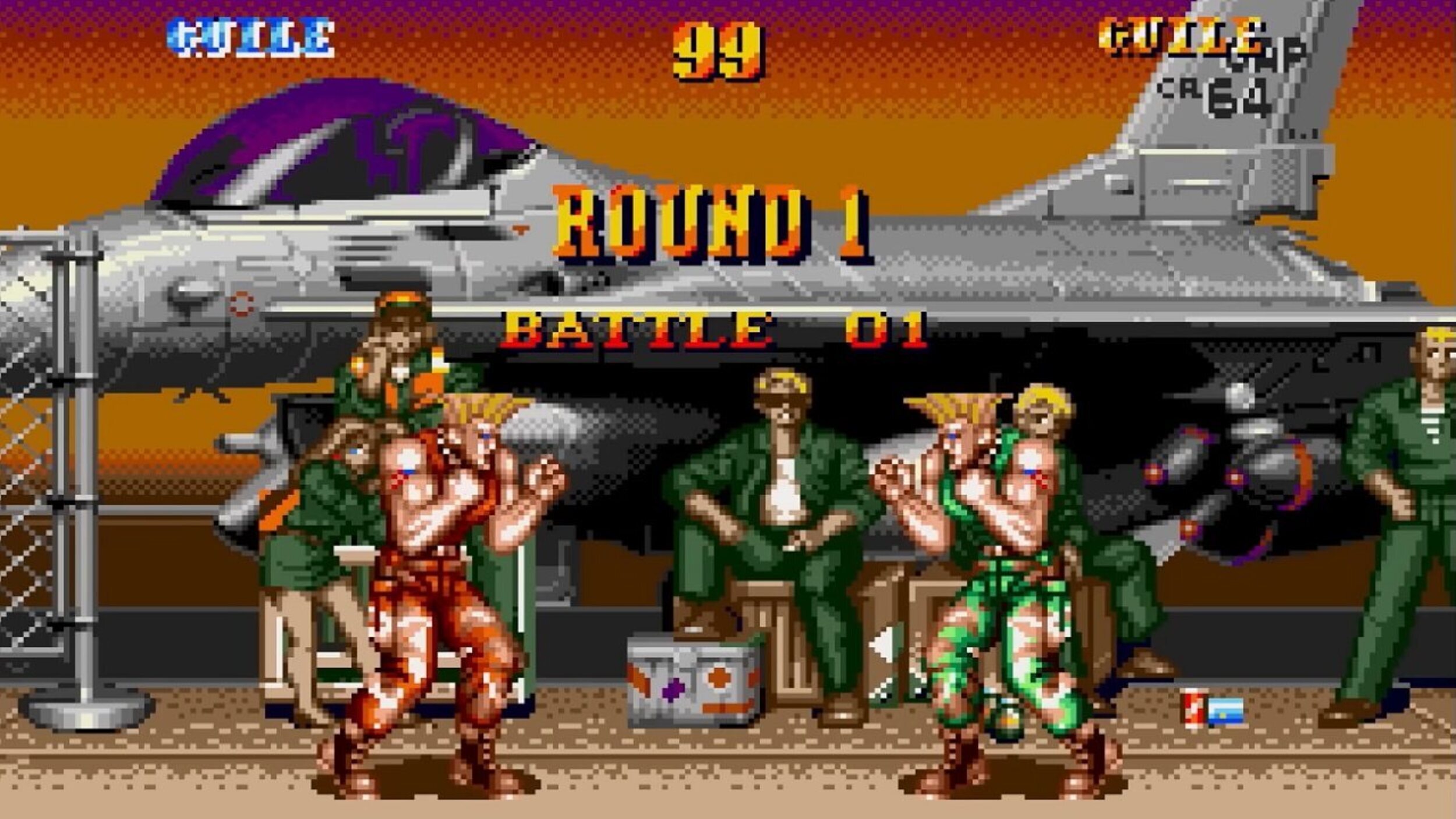Select the seated soldier between the fighters
The width and height of the screenshot is (1456, 819).
pos(775,513)
